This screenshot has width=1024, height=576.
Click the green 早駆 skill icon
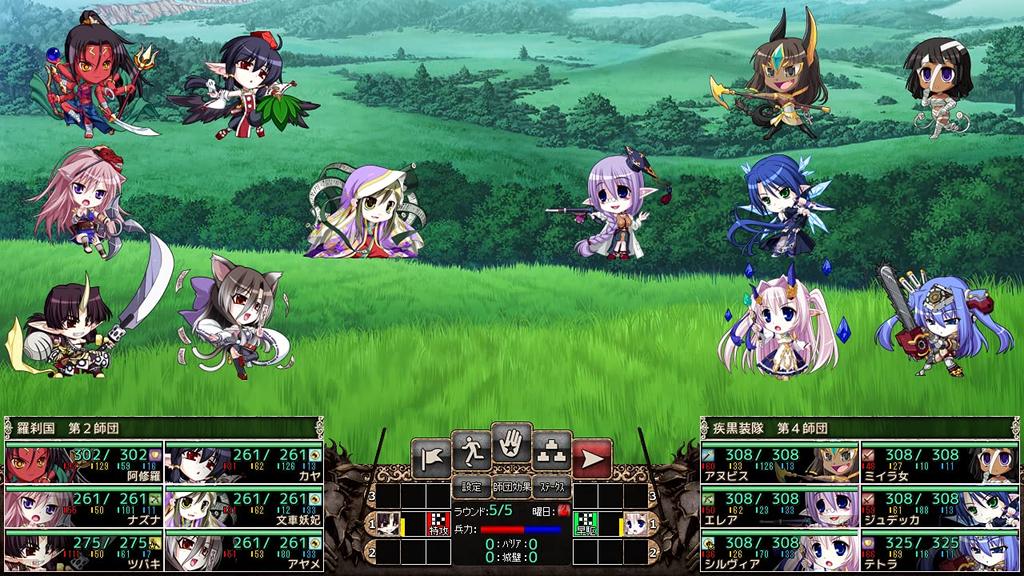(588, 522)
